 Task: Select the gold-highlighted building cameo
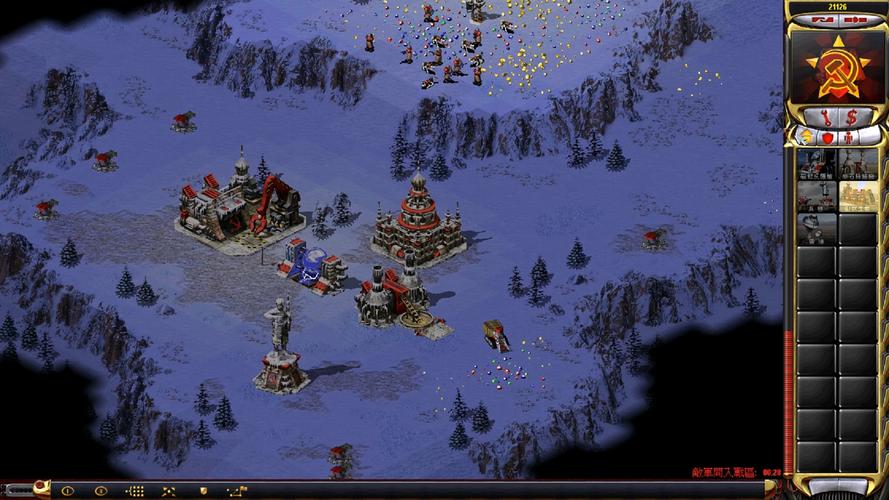[858, 197]
